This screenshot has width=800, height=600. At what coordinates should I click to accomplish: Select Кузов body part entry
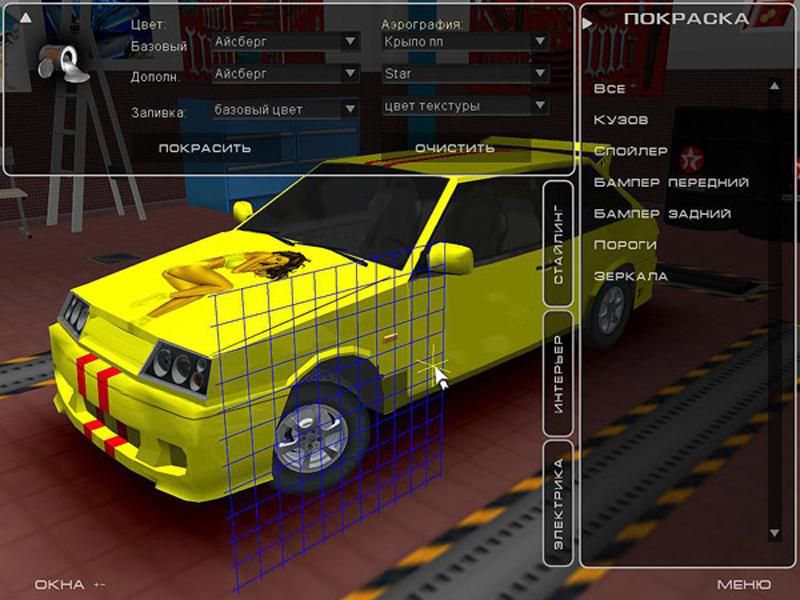(621, 120)
